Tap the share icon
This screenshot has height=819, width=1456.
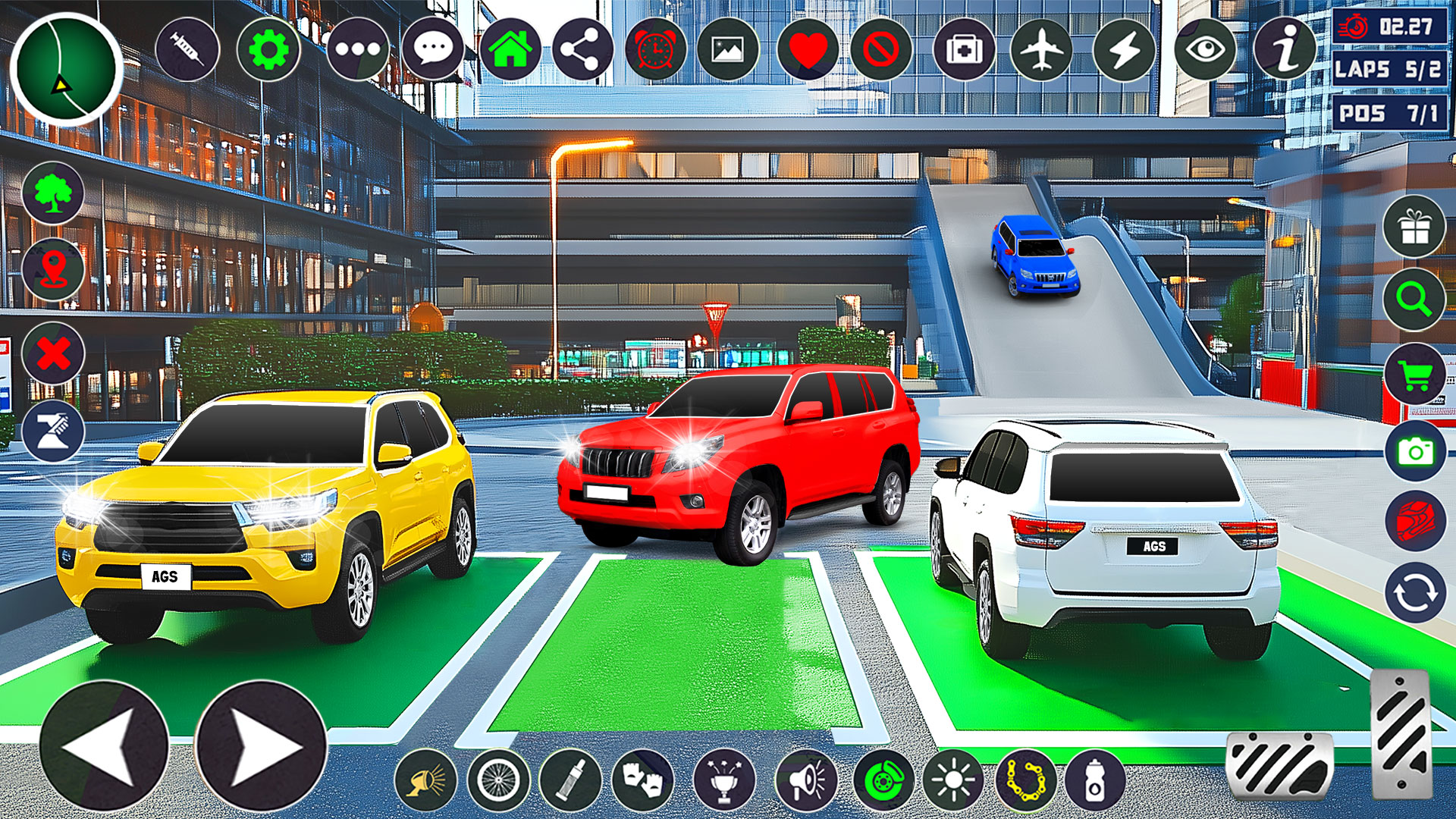582,50
